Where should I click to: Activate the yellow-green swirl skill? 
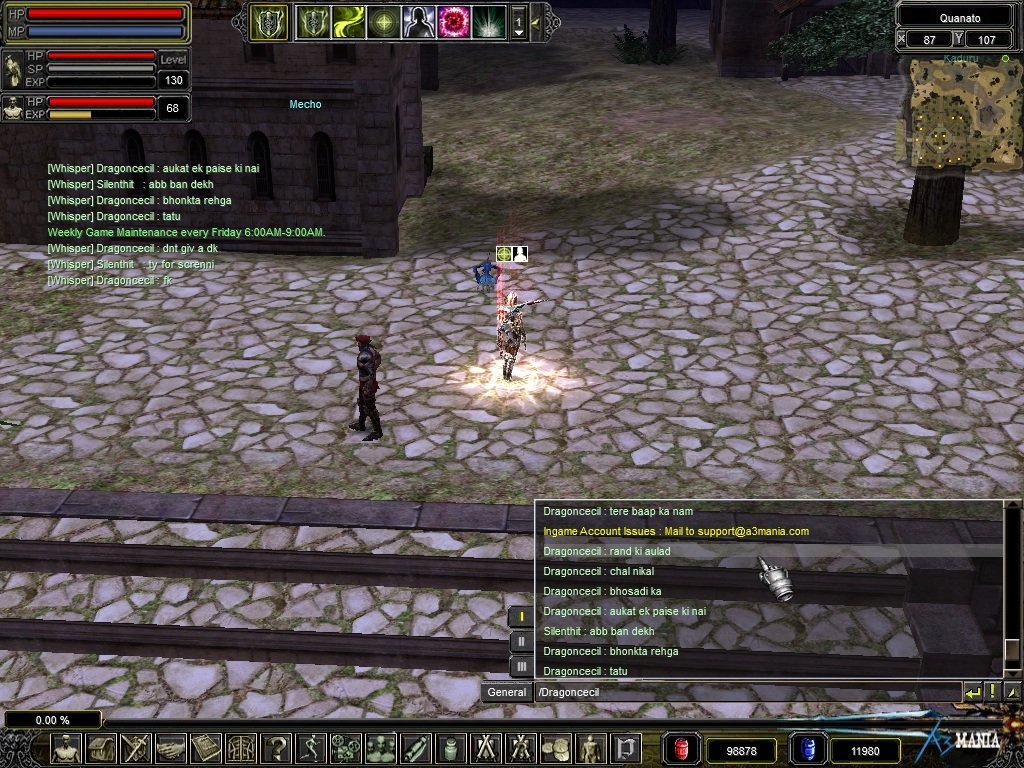(348, 21)
